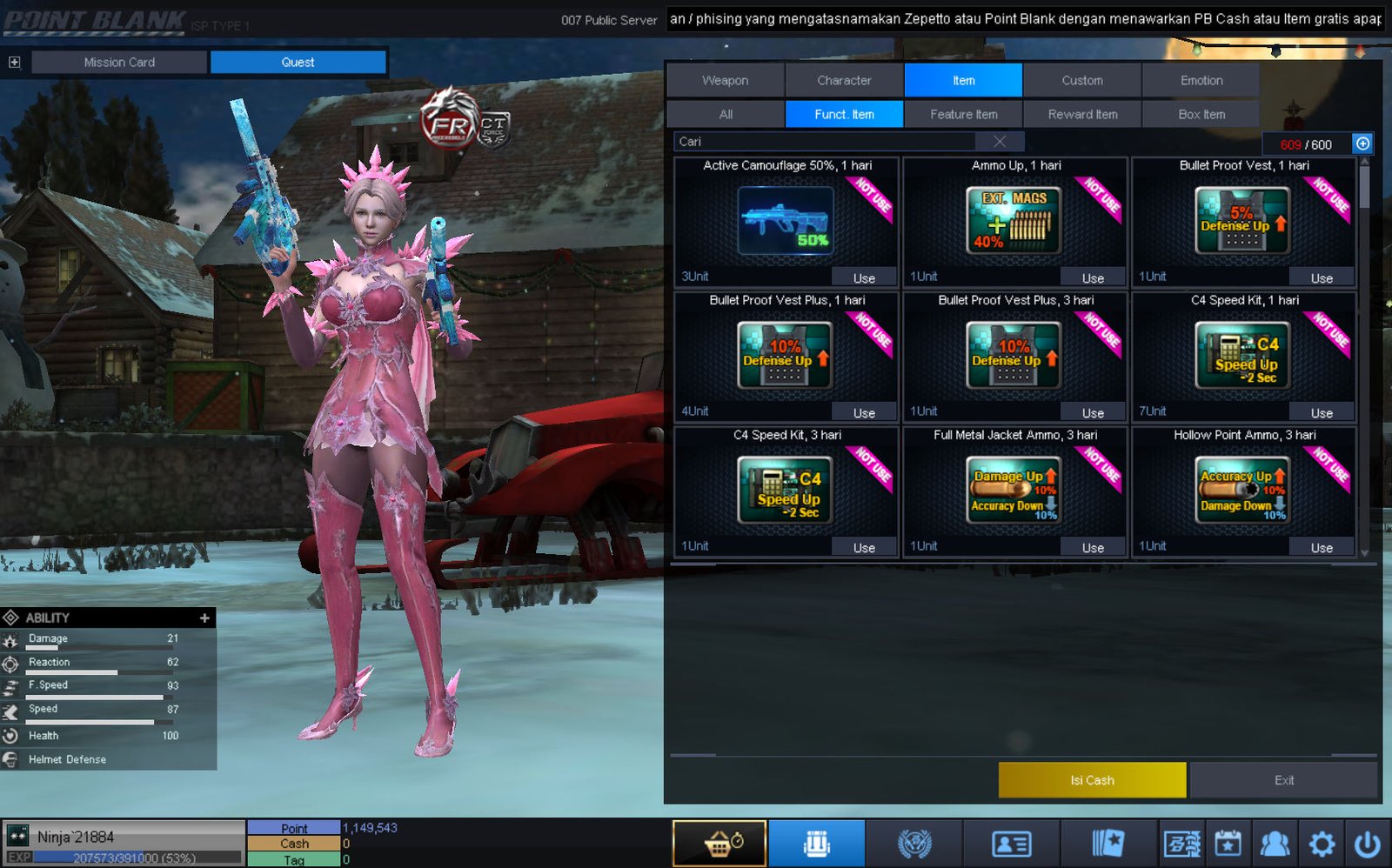Screen dimensions: 1392x868
Task: Show the Emotion tab
Action: coord(1201,80)
